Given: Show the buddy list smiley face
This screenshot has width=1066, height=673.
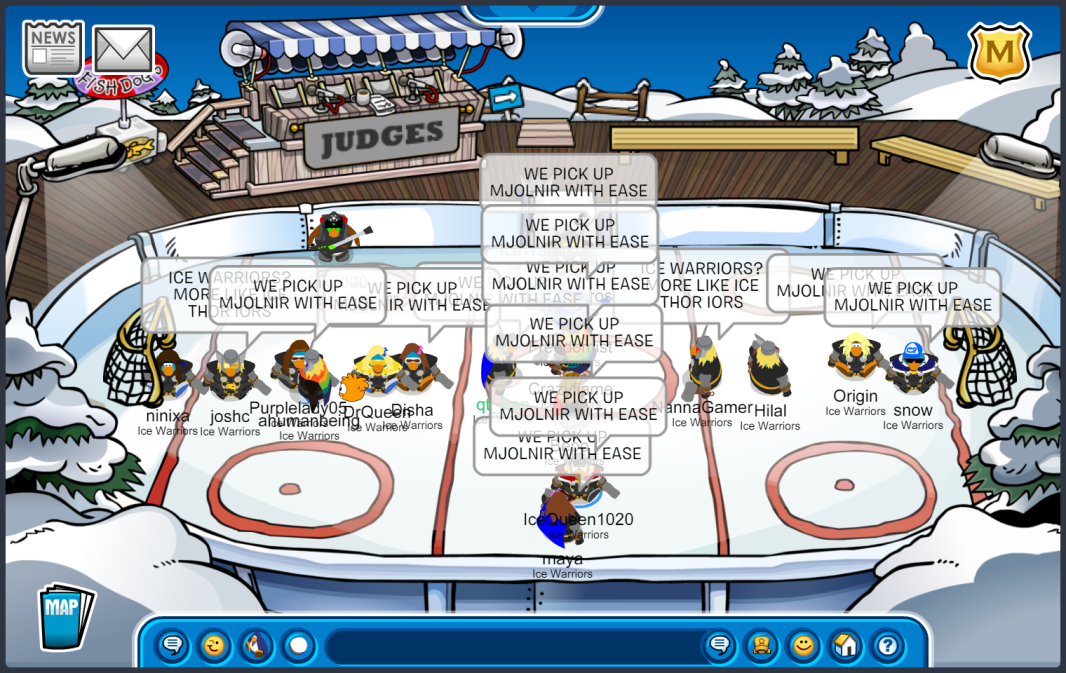Looking at the screenshot, I should tap(803, 646).
